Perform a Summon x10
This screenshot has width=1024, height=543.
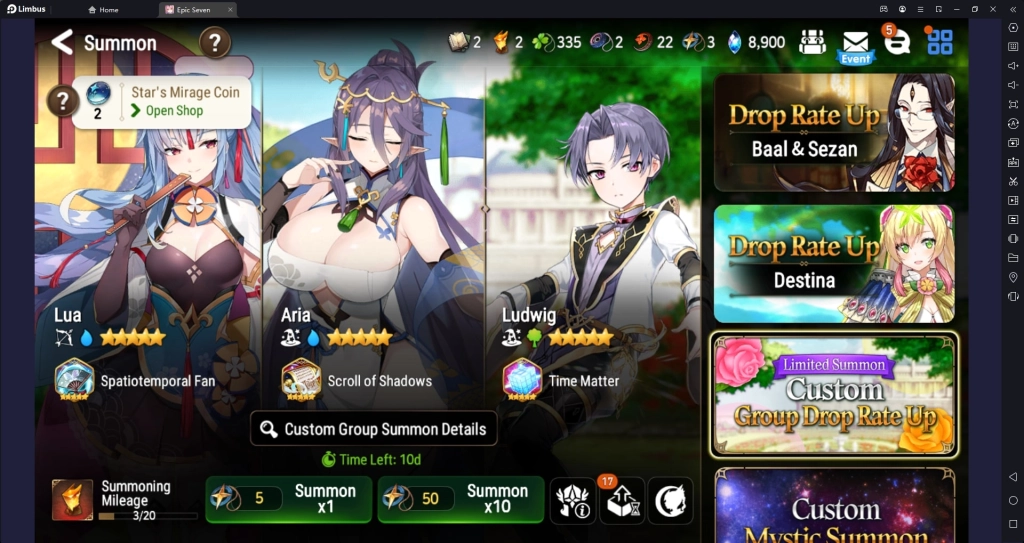(x=460, y=499)
